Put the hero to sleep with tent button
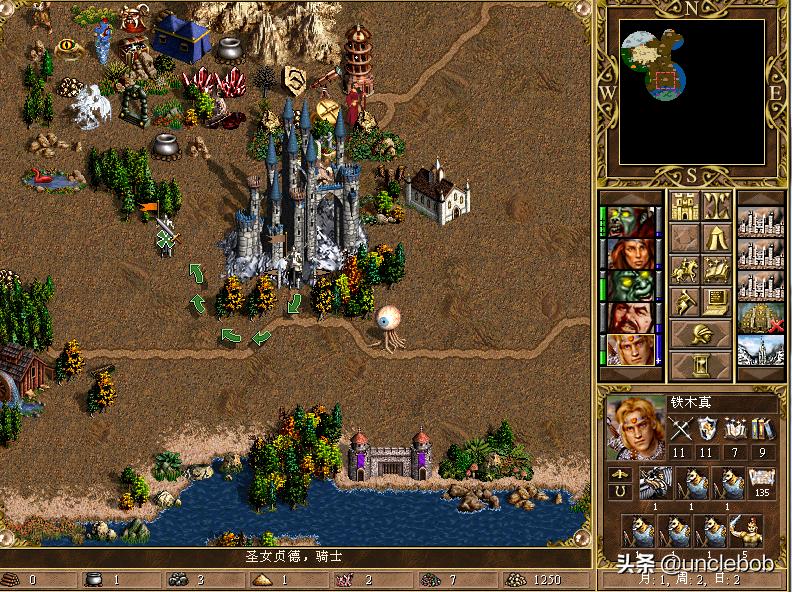Image resolution: width=792 pixels, height=592 pixels. click(x=715, y=238)
